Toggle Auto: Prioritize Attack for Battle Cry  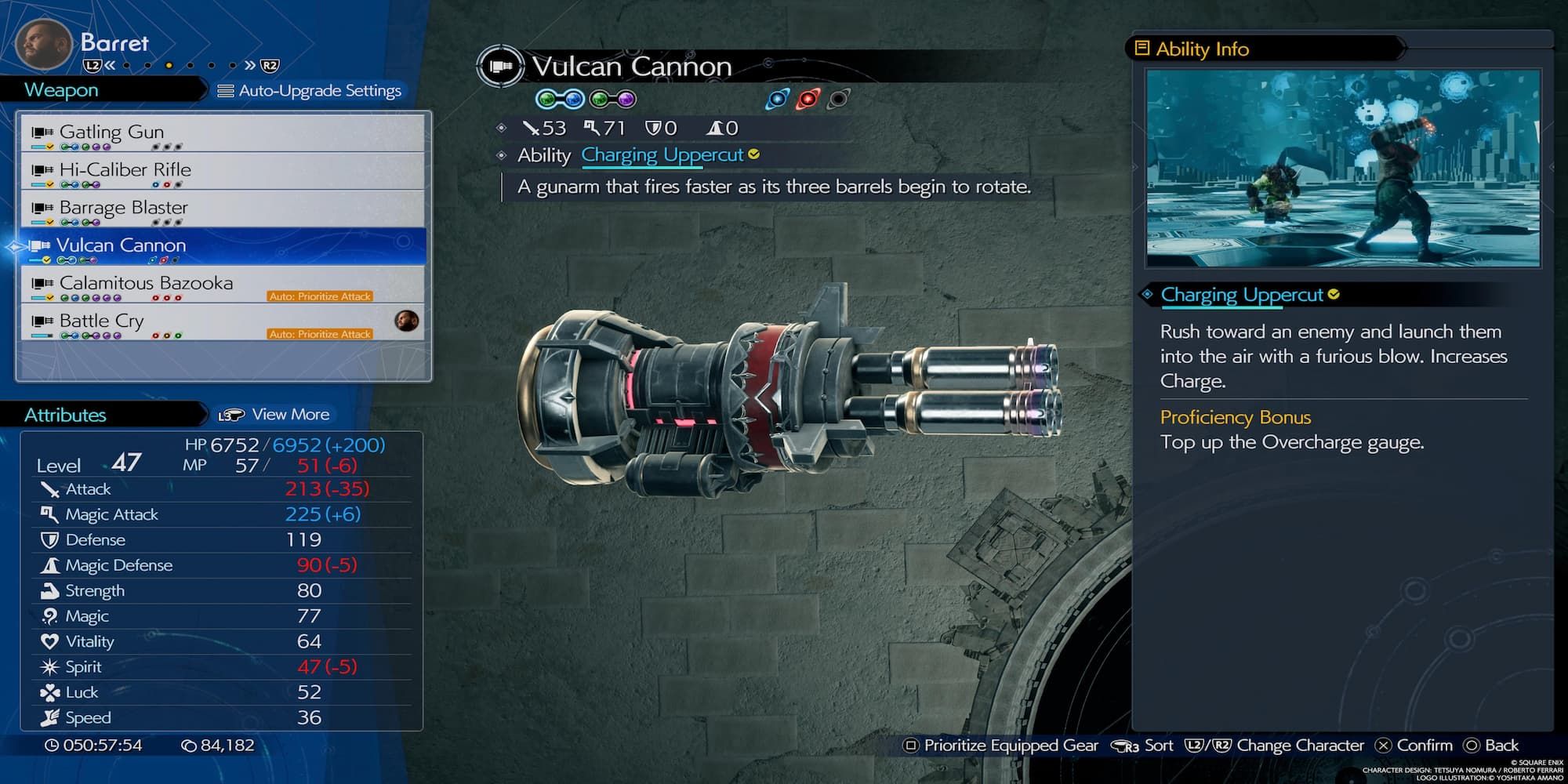point(321,333)
